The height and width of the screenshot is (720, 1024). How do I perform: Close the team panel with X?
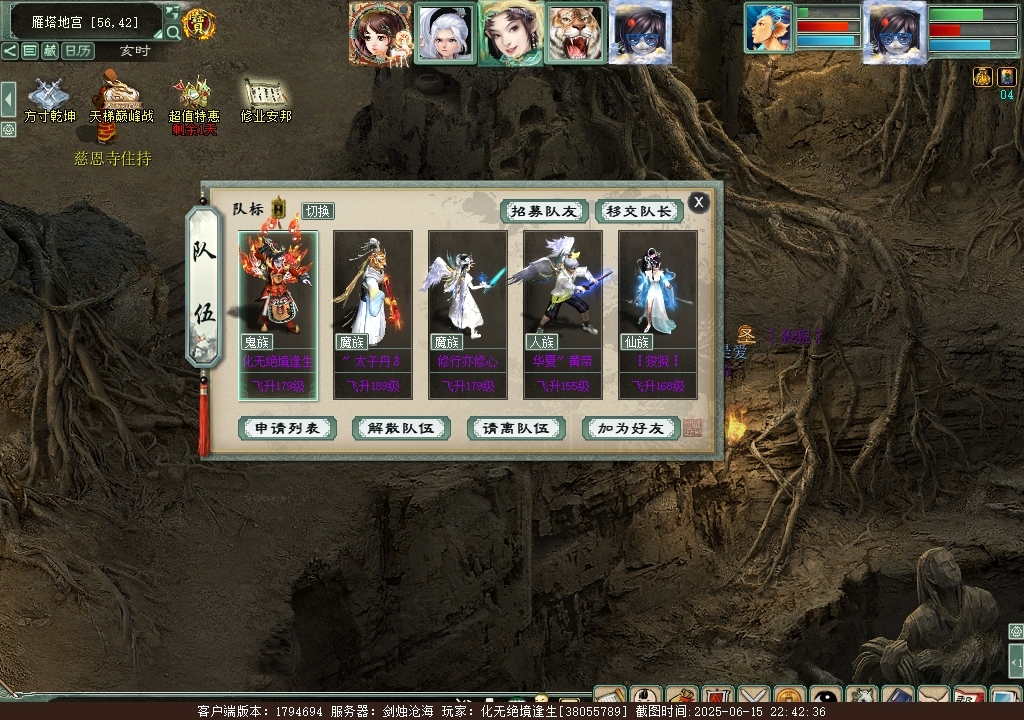(x=698, y=202)
